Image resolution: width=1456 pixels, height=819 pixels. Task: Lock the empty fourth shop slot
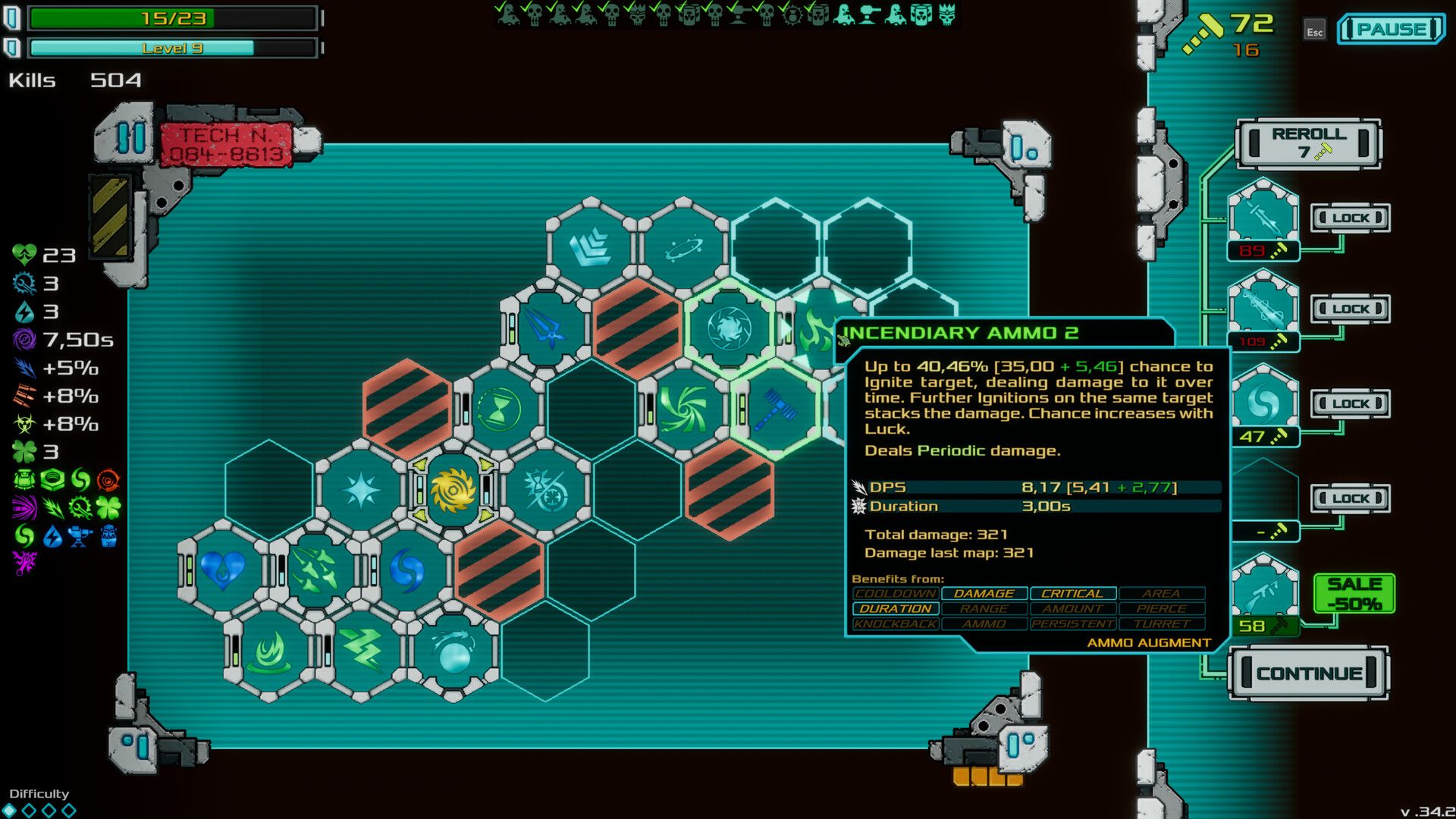[1350, 498]
